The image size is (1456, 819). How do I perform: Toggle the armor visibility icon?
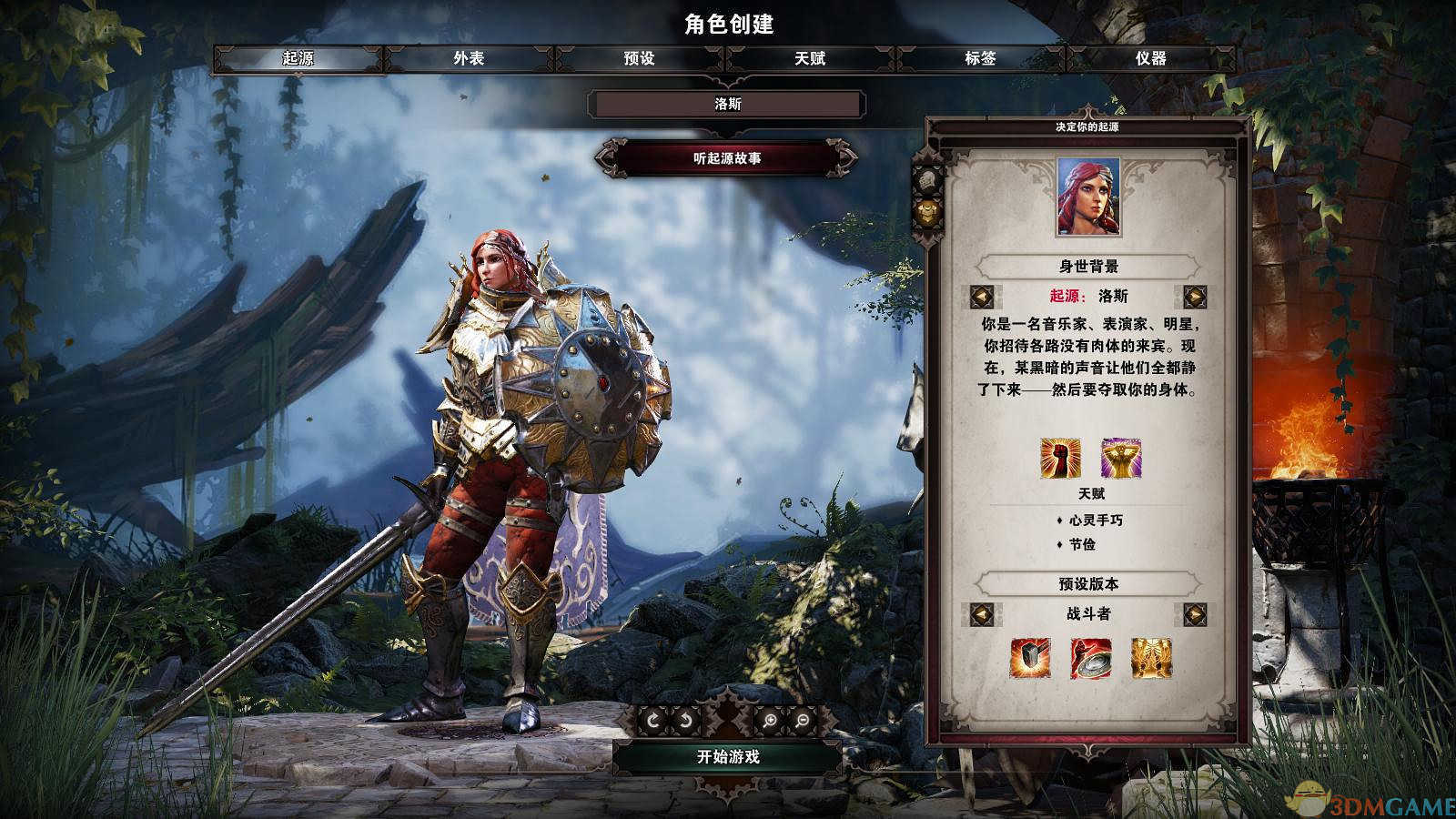click(x=928, y=211)
